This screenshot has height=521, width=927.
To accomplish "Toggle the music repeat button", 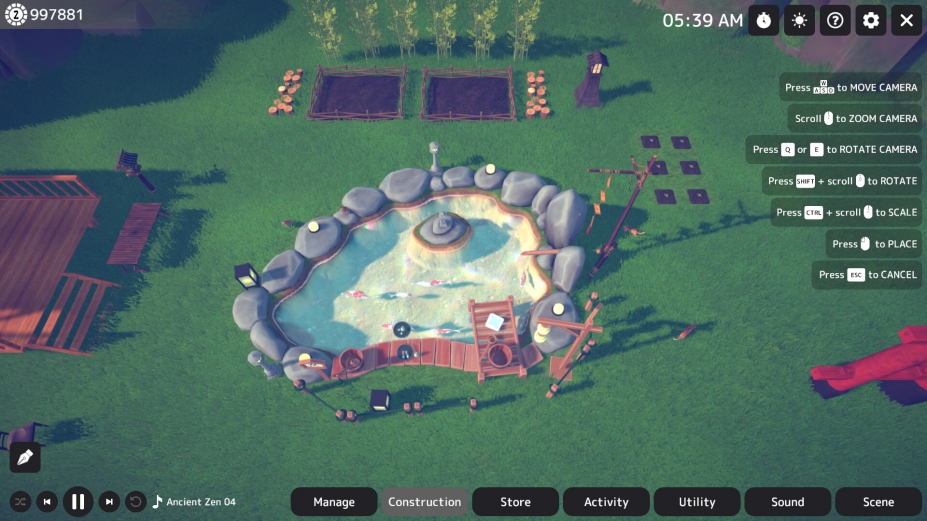I will (136, 502).
